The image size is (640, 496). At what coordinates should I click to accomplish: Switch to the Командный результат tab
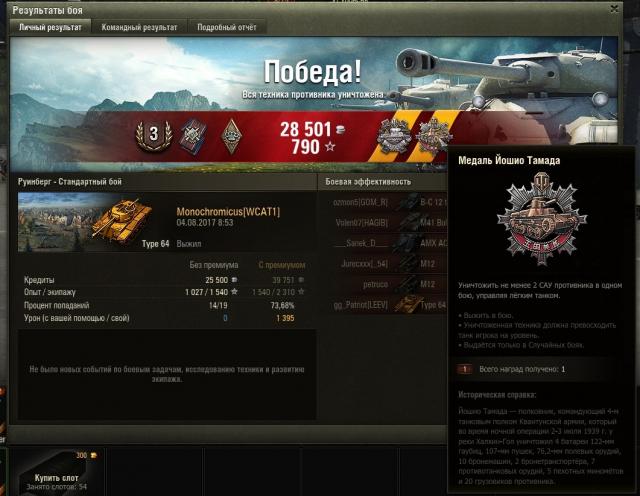coord(140,27)
